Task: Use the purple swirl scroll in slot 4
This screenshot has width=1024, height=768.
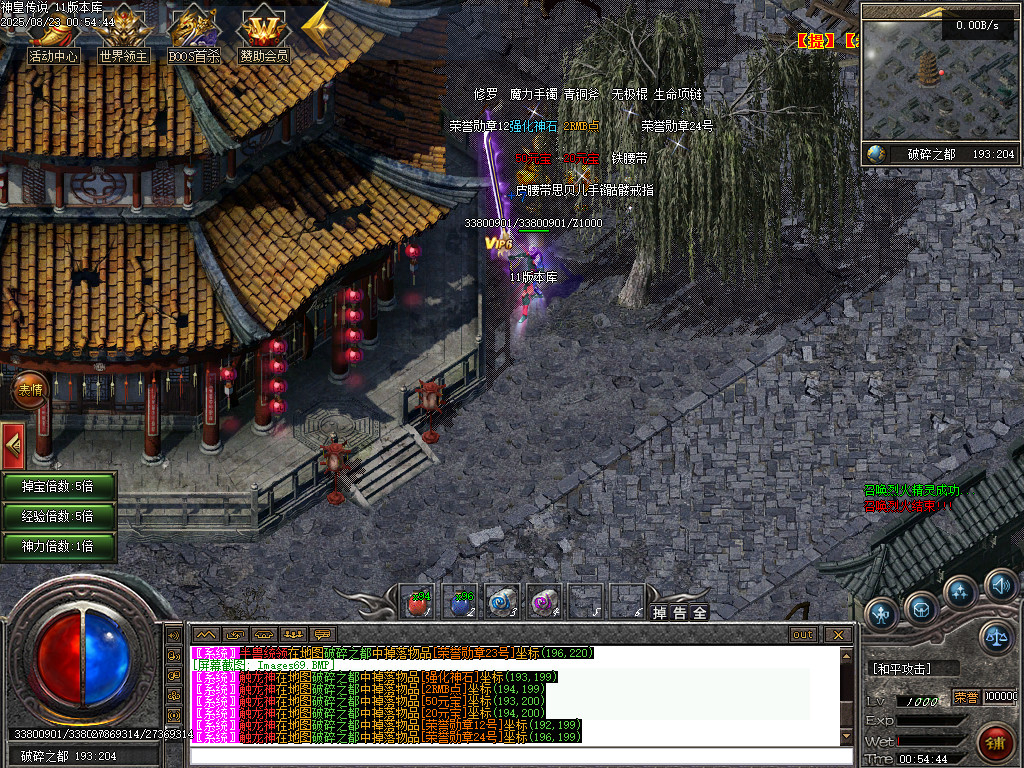Action: pyautogui.click(x=543, y=602)
